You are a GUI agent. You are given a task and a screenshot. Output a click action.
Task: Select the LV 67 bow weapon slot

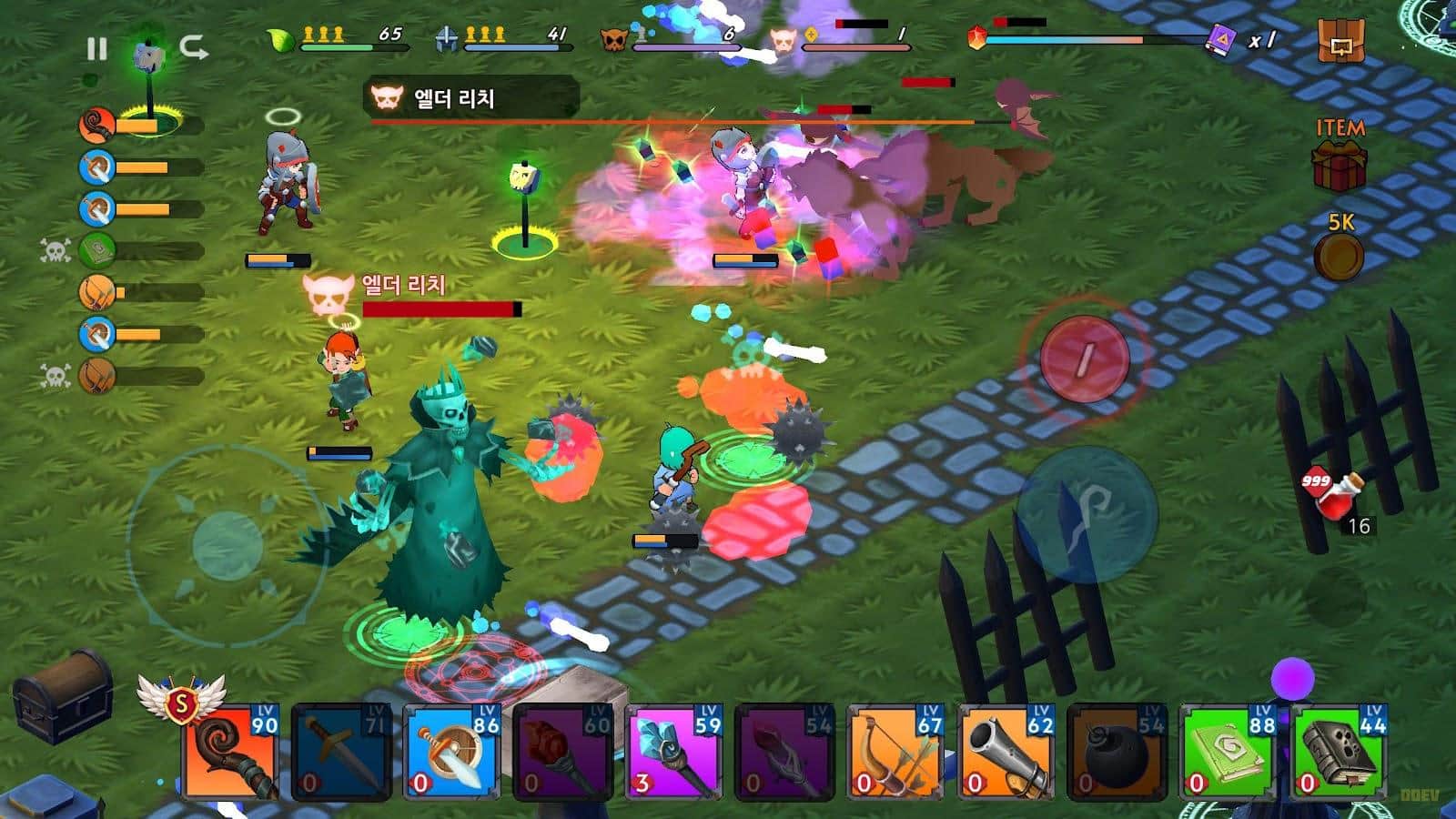(x=898, y=752)
